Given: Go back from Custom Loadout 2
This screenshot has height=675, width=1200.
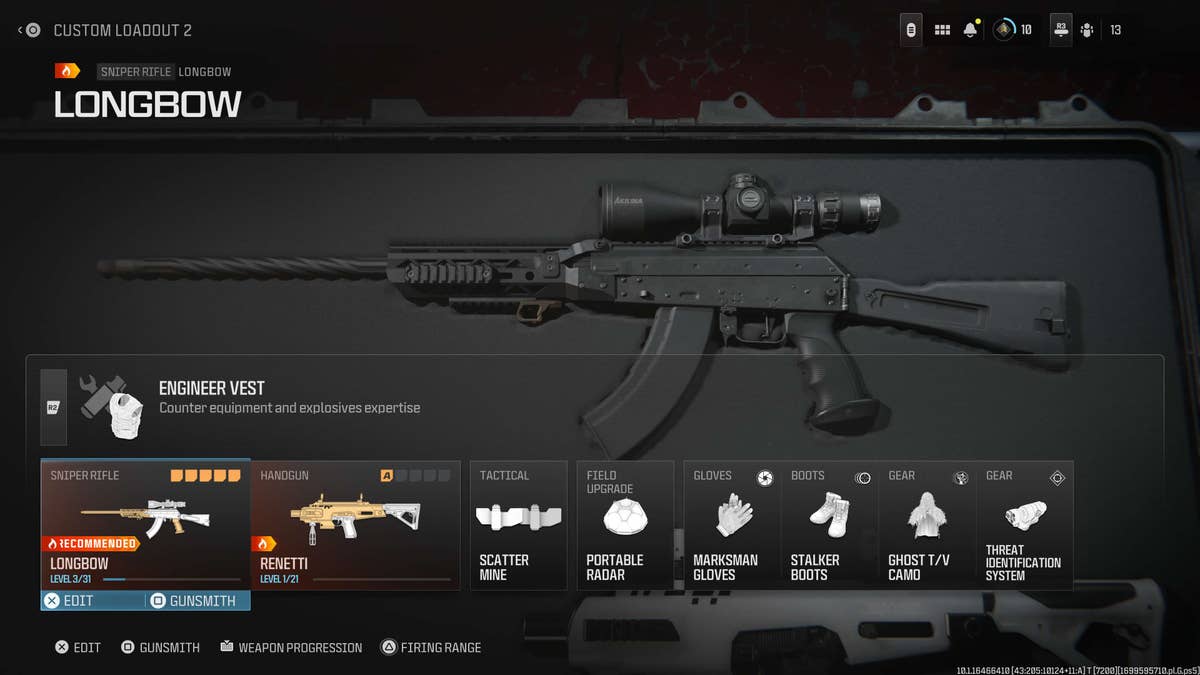Looking at the screenshot, I should click(28, 30).
